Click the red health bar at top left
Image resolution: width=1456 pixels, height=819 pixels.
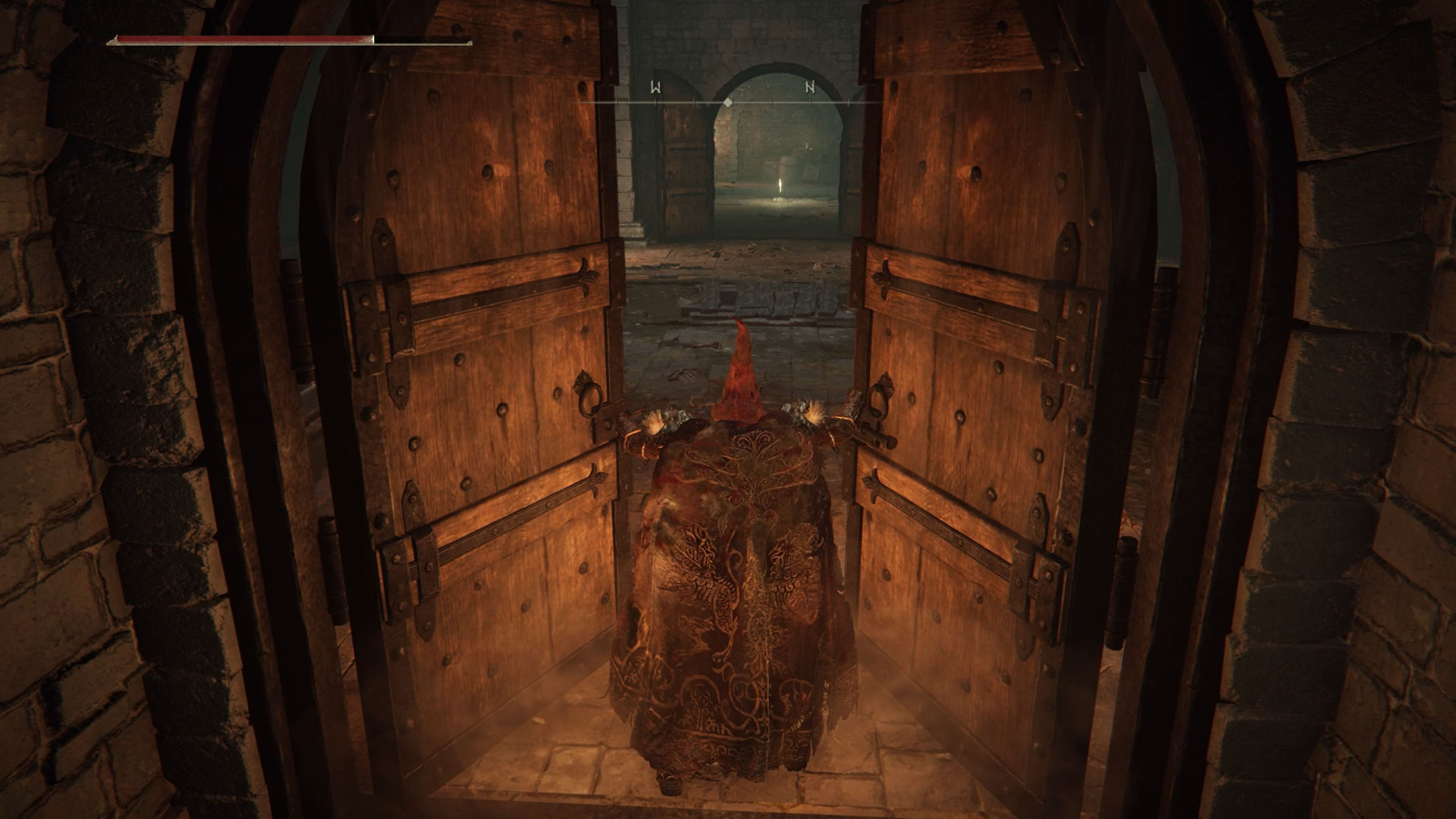coord(246,41)
